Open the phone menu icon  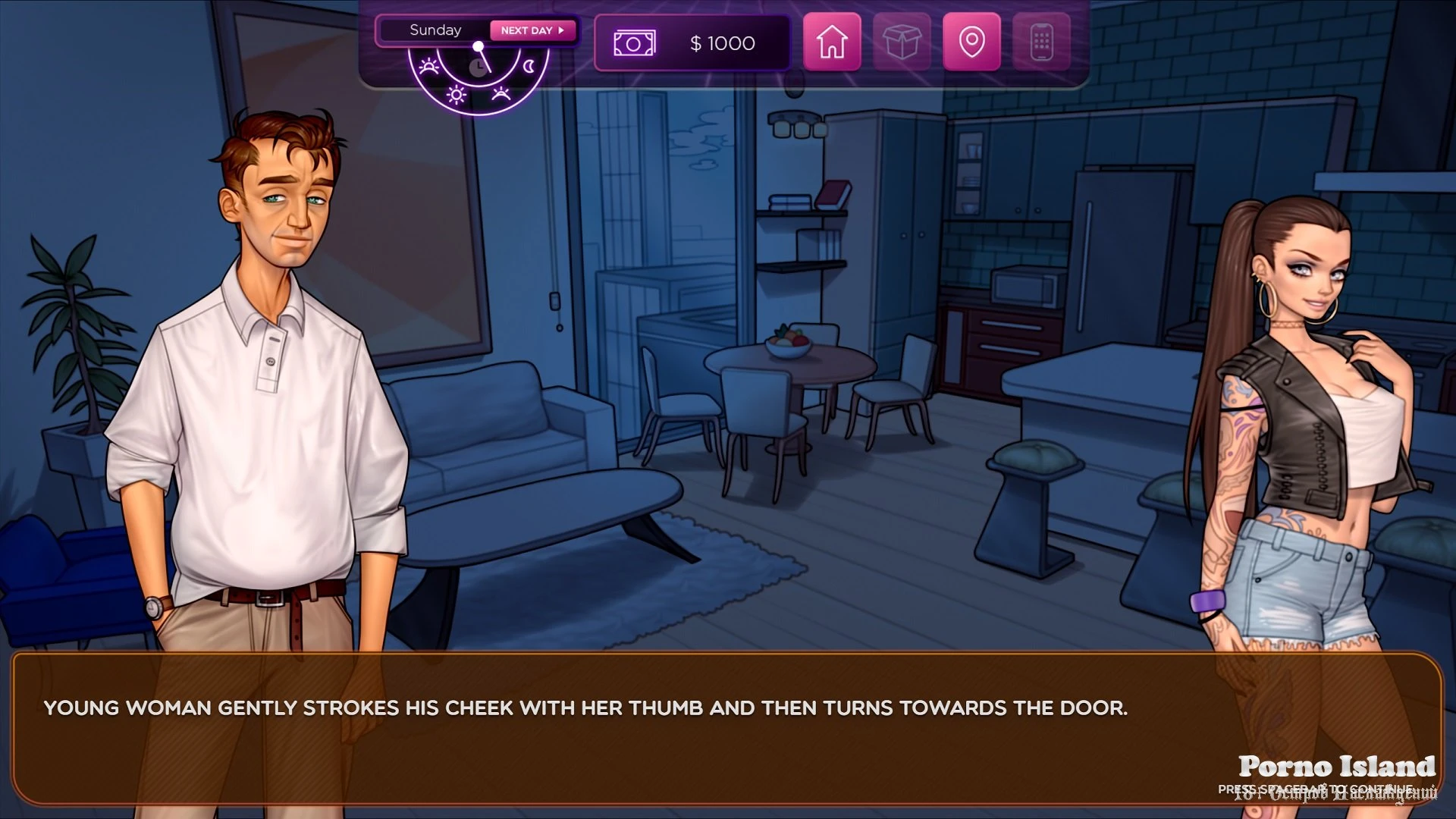(x=1041, y=42)
